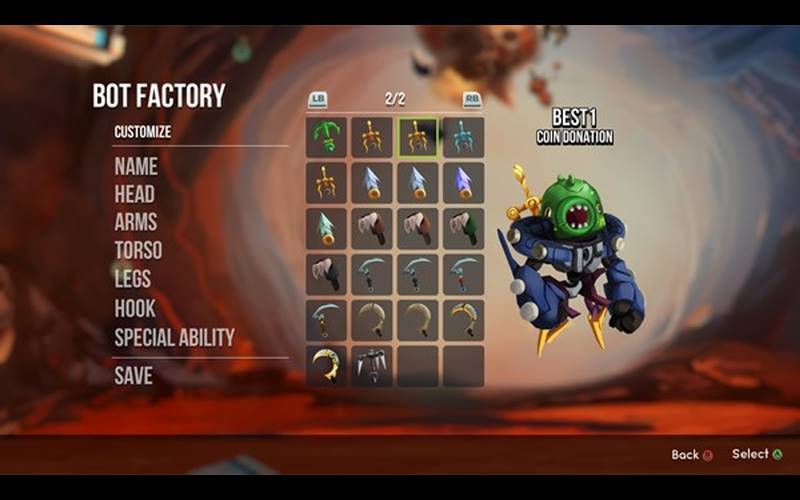Click Save to store the bot
The height and width of the screenshot is (500, 800).
pyautogui.click(x=133, y=376)
